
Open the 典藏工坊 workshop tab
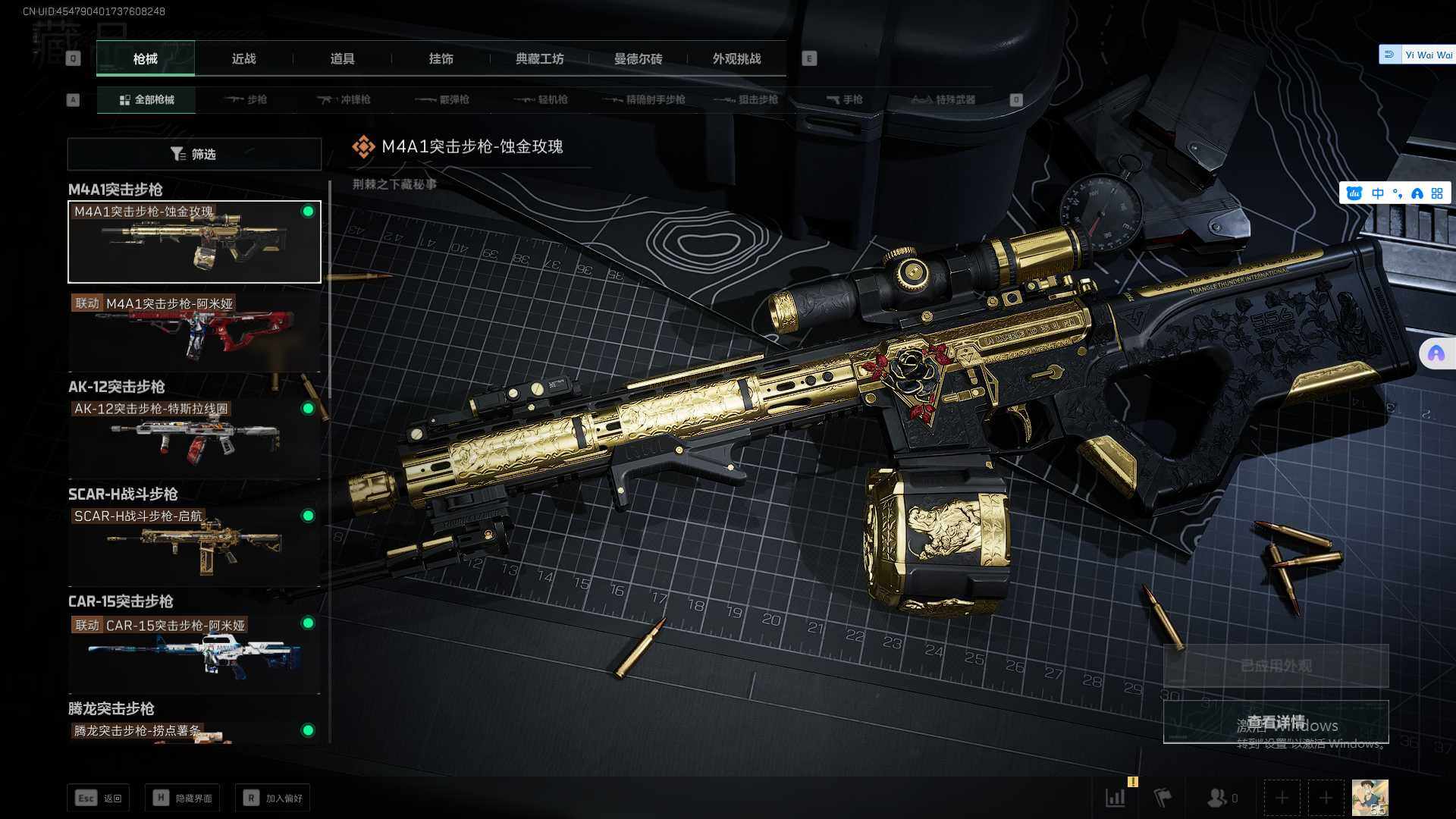539,58
